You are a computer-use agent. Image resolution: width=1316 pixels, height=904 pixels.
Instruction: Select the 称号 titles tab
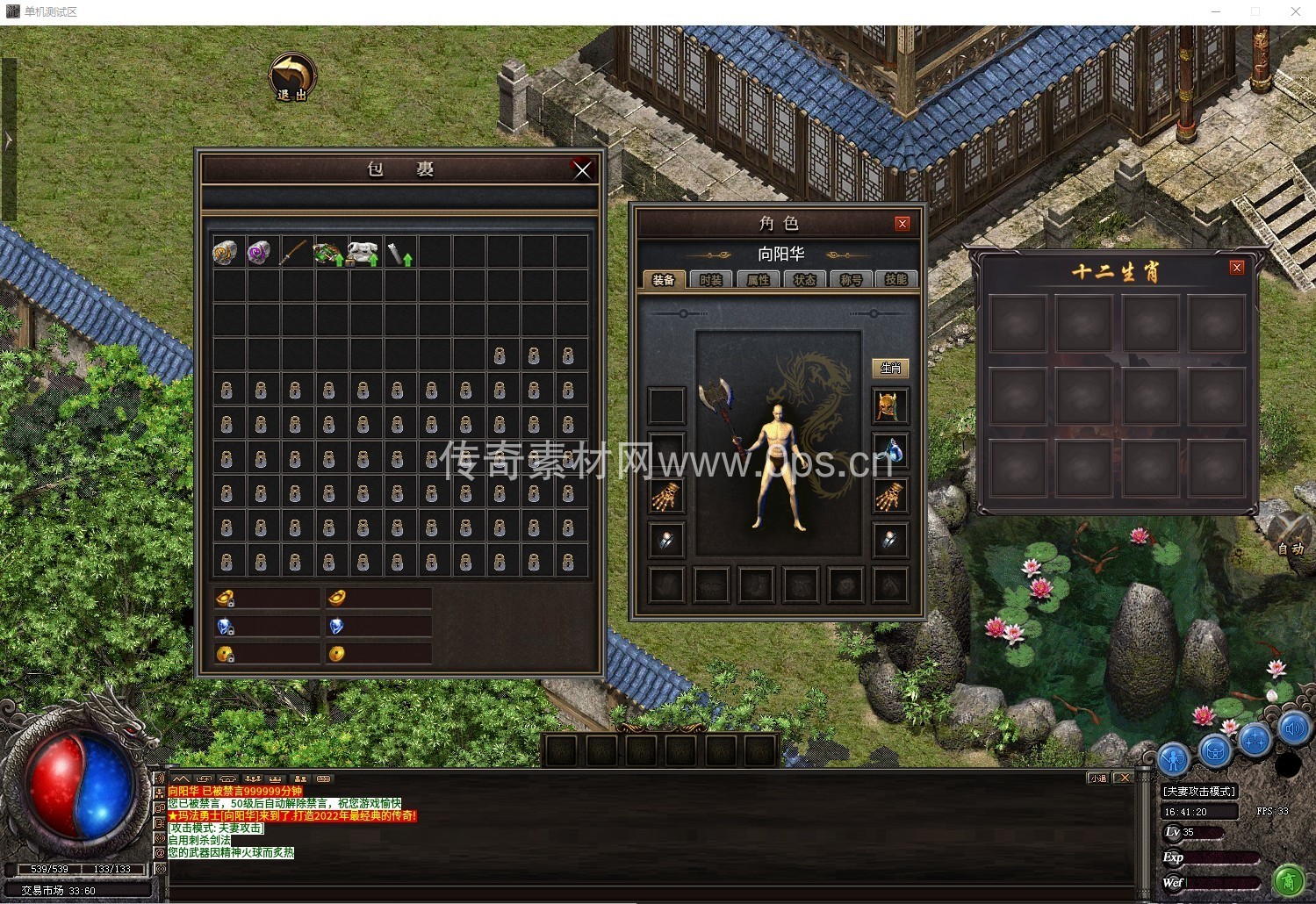(x=850, y=280)
